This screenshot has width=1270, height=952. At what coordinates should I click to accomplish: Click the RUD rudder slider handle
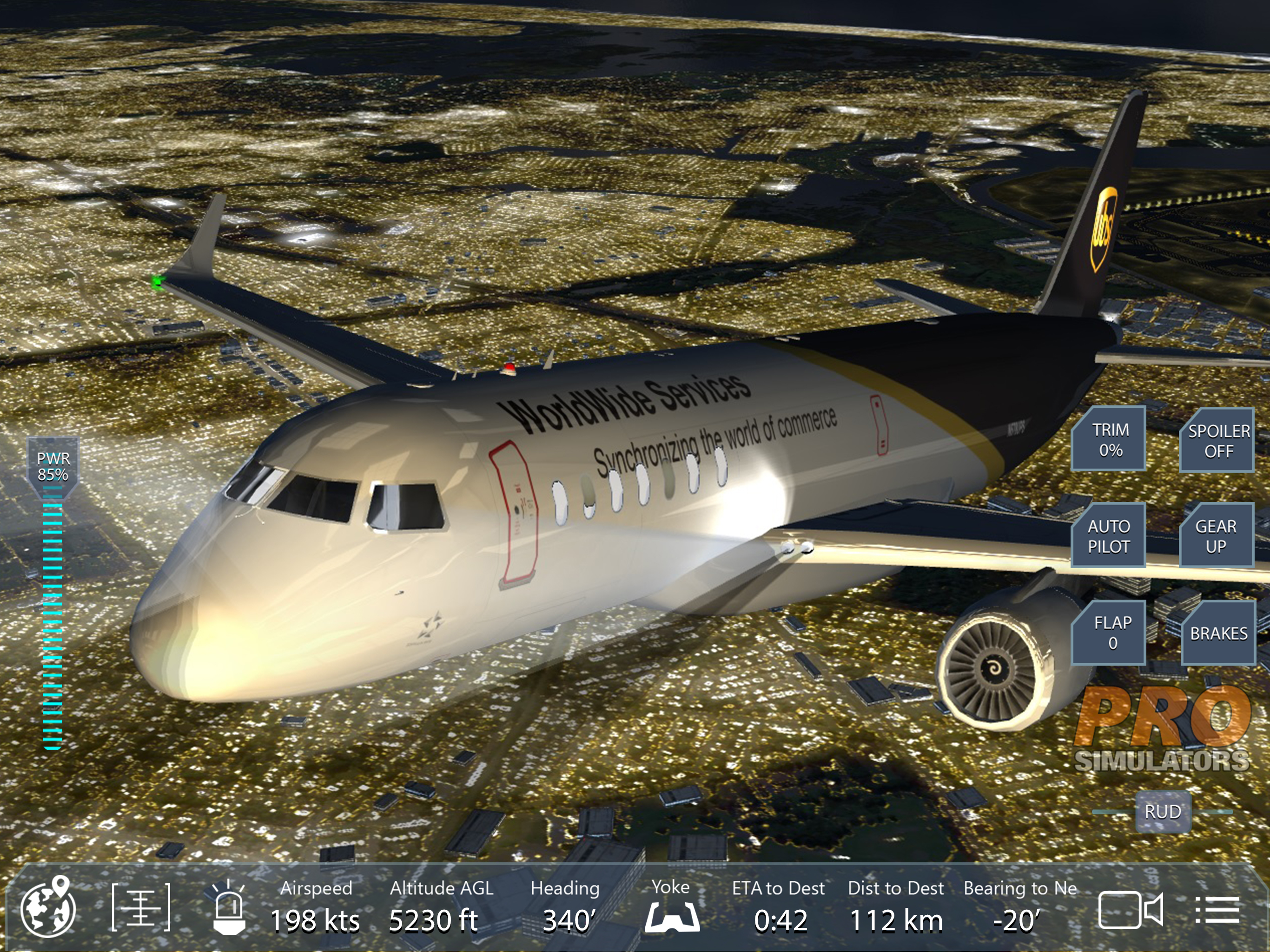pos(1163,811)
